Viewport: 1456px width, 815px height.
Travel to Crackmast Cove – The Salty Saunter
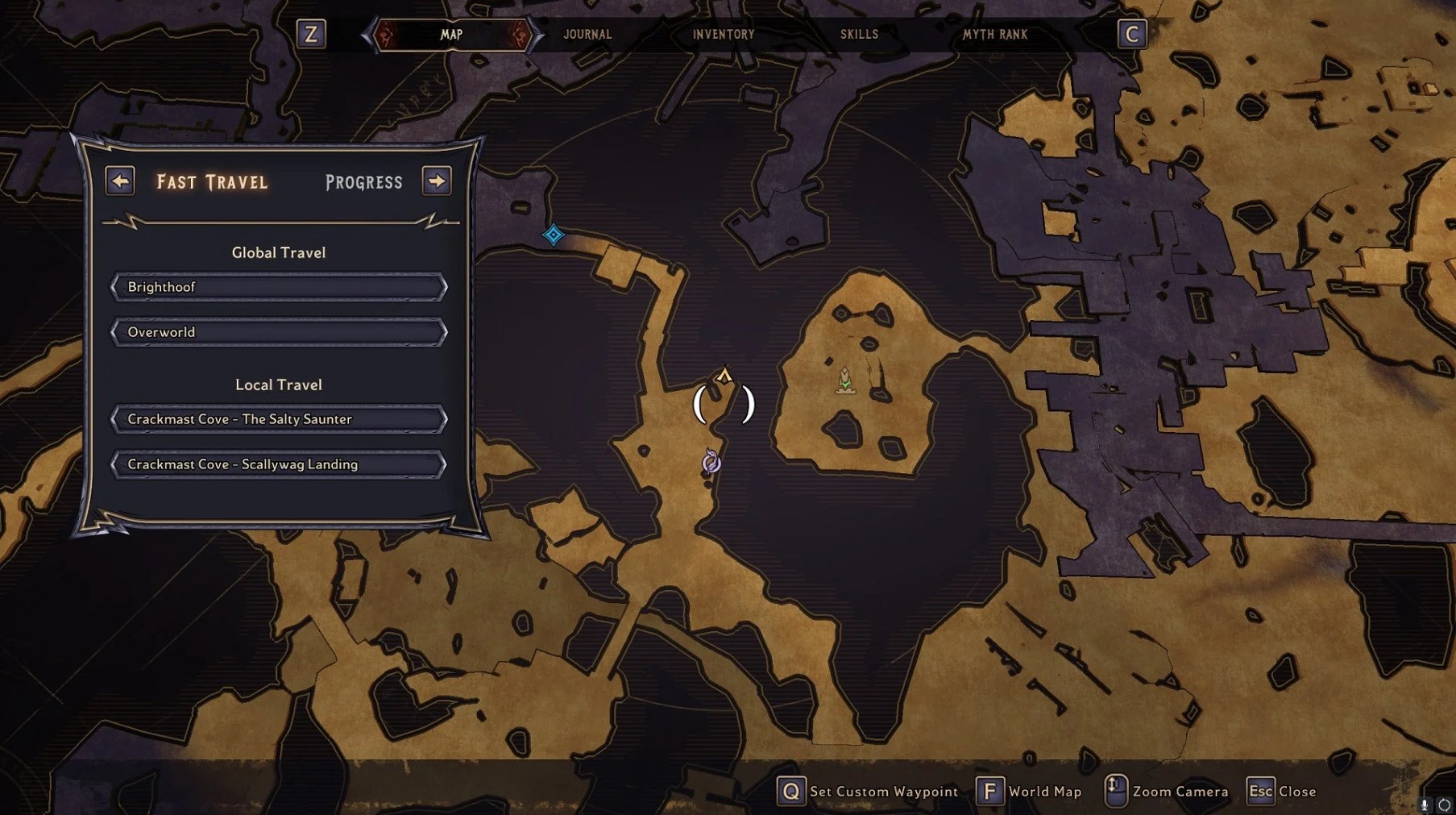279,419
